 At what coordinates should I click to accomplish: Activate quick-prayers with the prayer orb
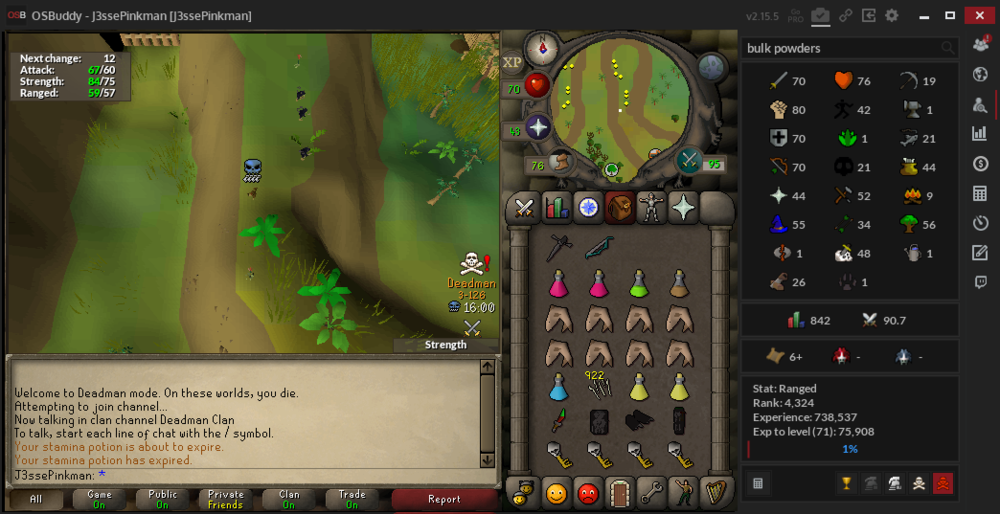[538, 128]
